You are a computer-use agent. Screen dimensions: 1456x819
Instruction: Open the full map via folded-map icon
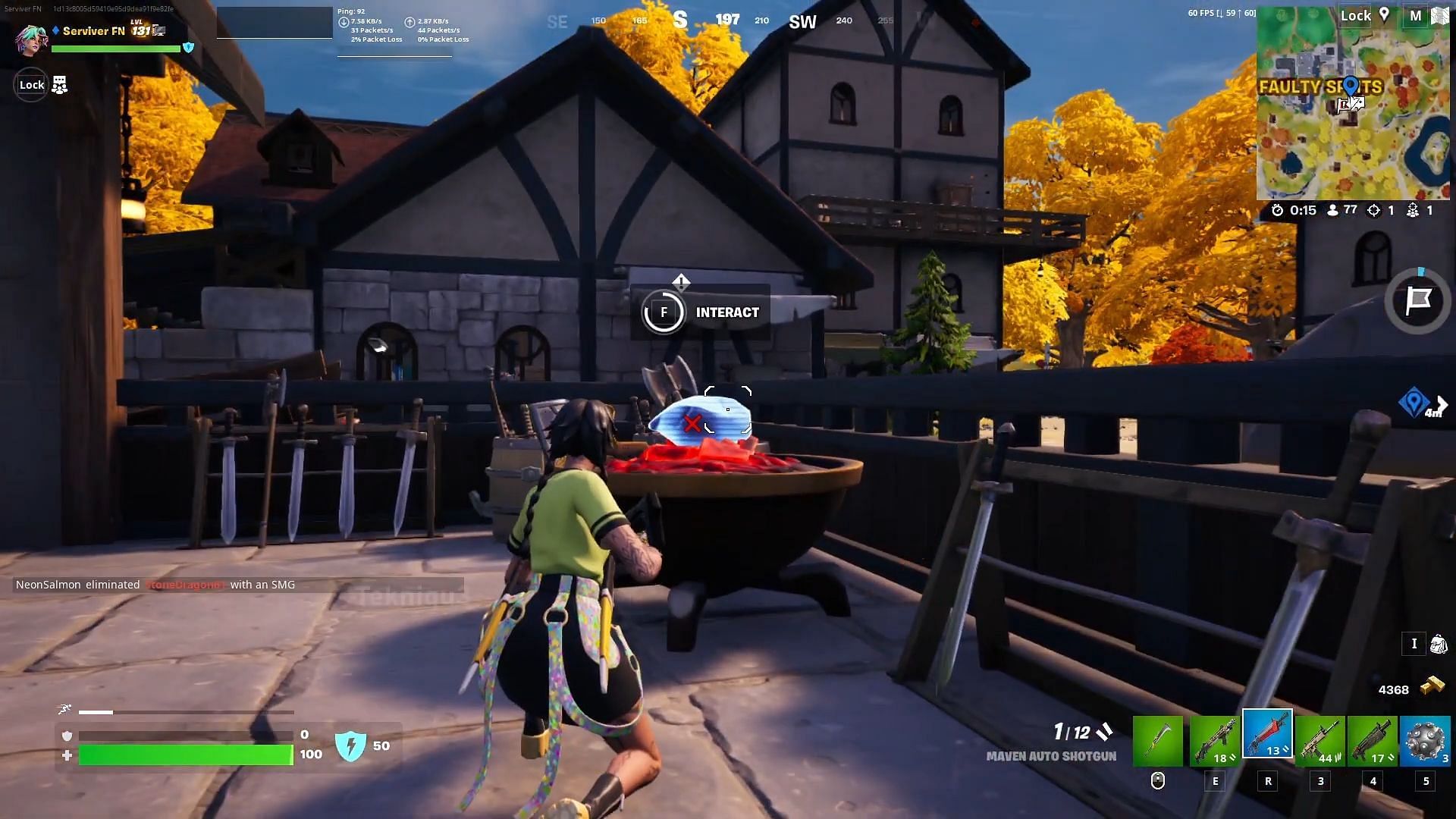coord(1439,16)
